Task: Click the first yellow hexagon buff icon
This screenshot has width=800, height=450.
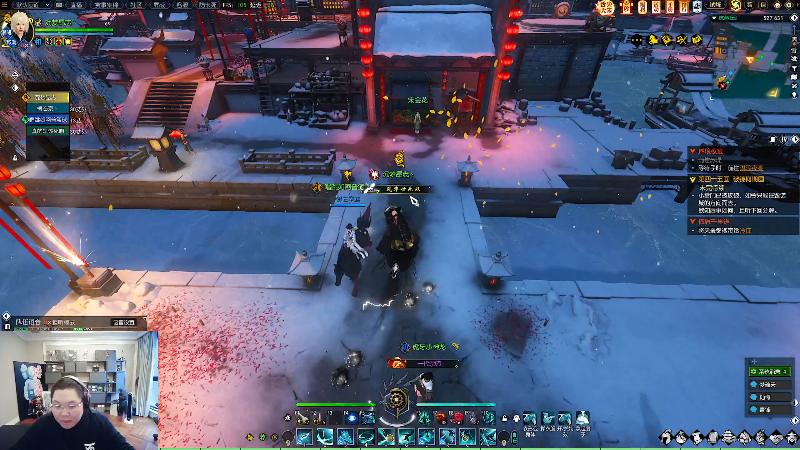Action: tap(652, 39)
